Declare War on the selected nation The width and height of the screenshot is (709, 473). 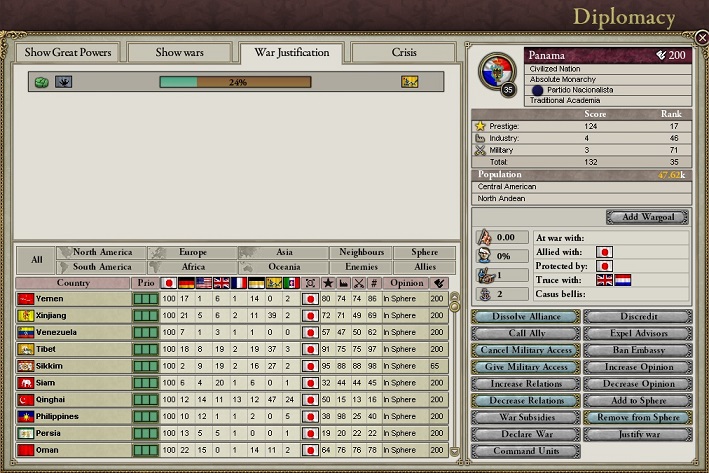(x=526, y=435)
